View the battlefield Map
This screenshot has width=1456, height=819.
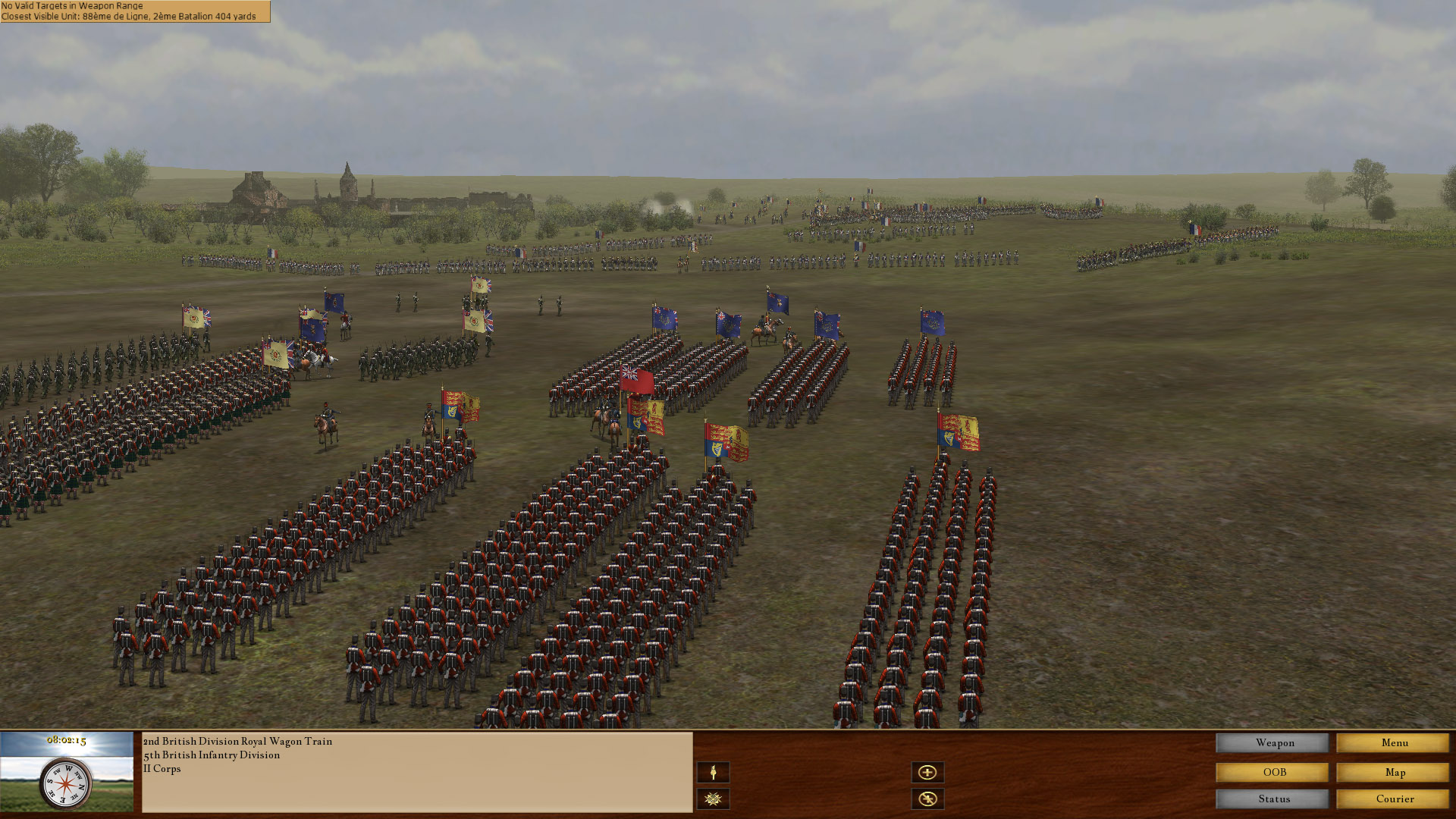coord(1394,771)
